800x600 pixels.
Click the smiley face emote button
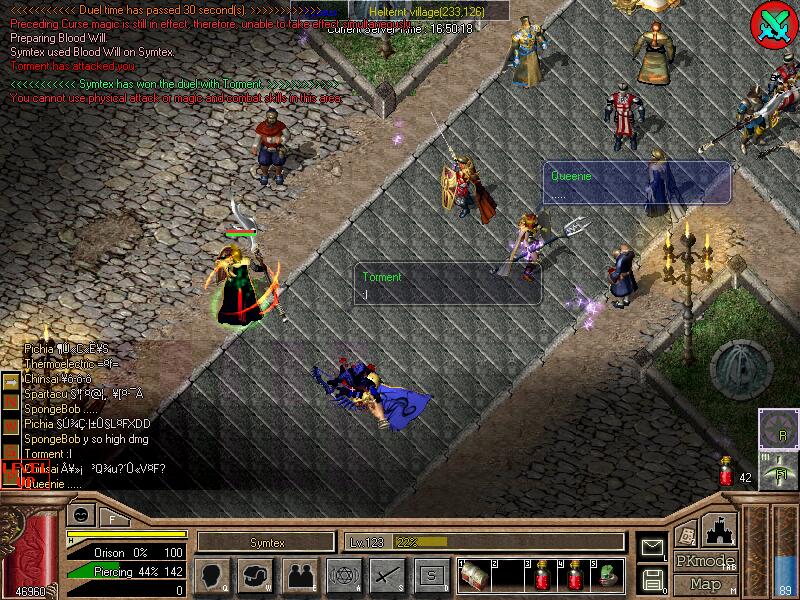[x=79, y=515]
